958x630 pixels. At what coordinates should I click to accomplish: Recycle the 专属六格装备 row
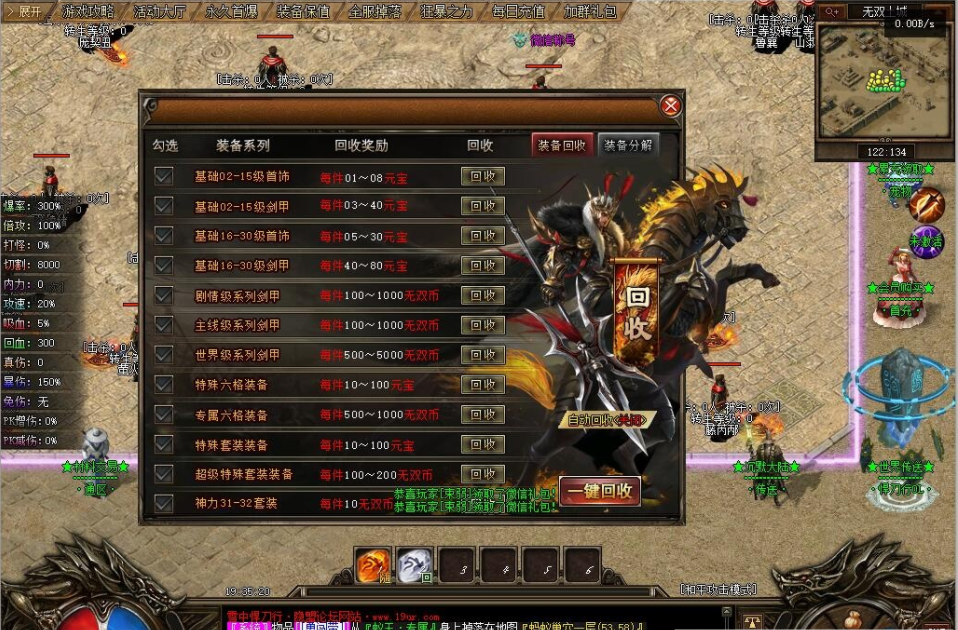point(482,414)
